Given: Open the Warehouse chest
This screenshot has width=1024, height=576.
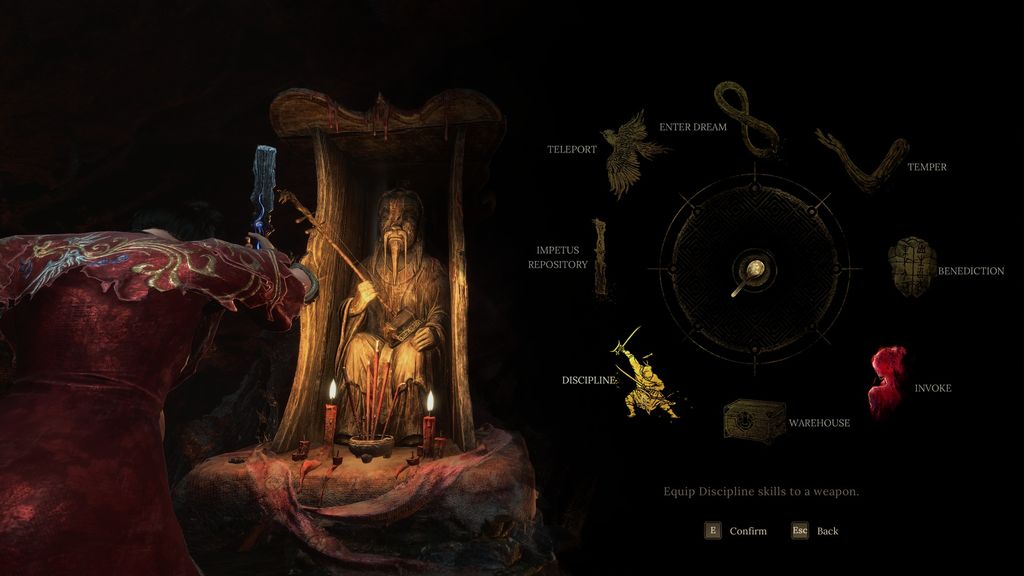Looking at the screenshot, I should pos(754,420).
